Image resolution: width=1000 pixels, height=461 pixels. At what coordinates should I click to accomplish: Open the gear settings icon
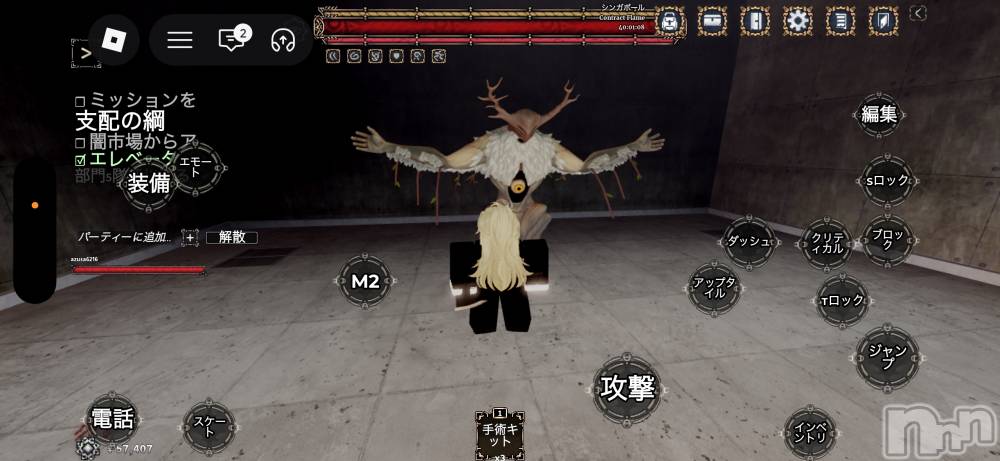(797, 20)
